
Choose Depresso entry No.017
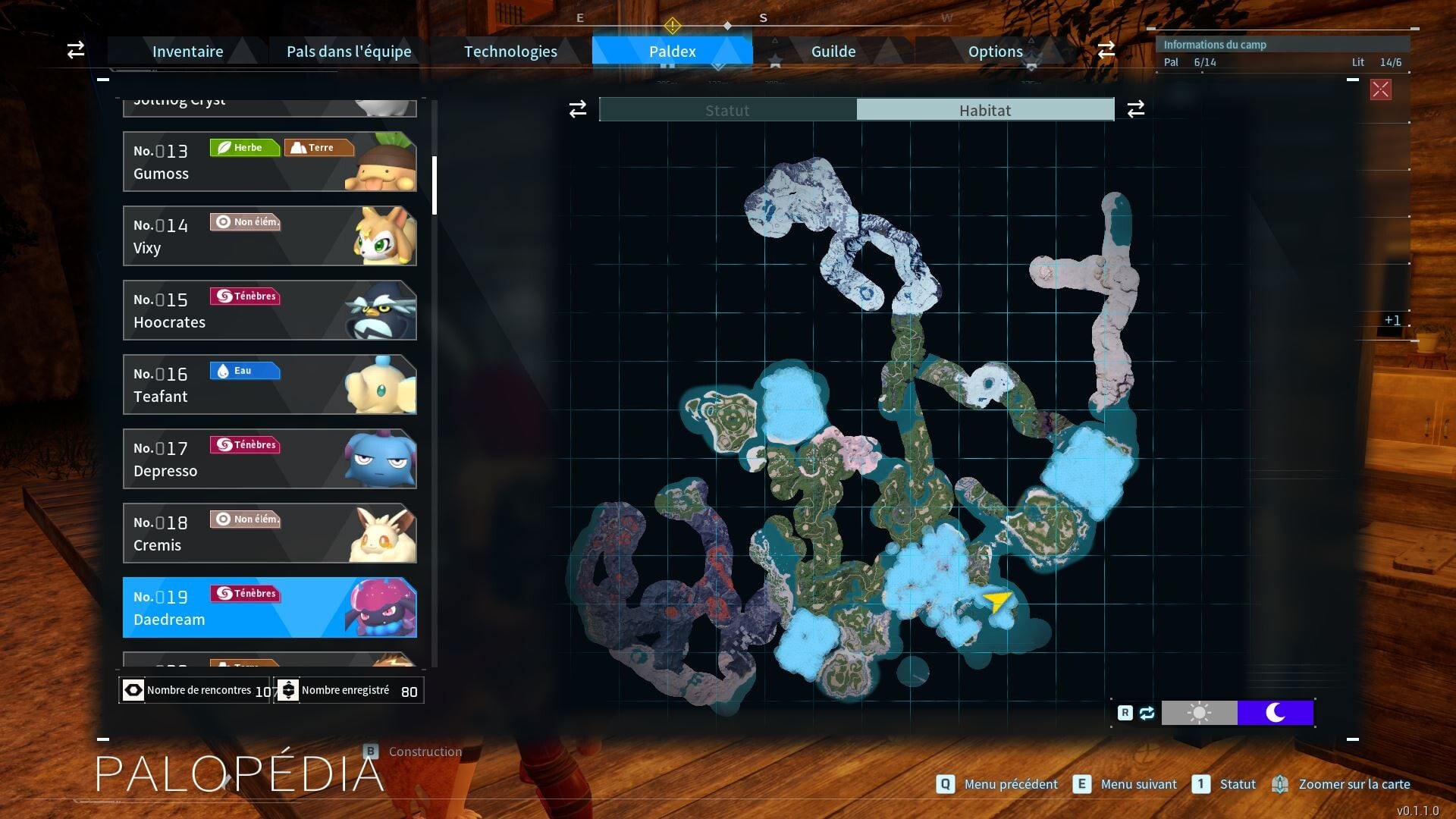(269, 459)
